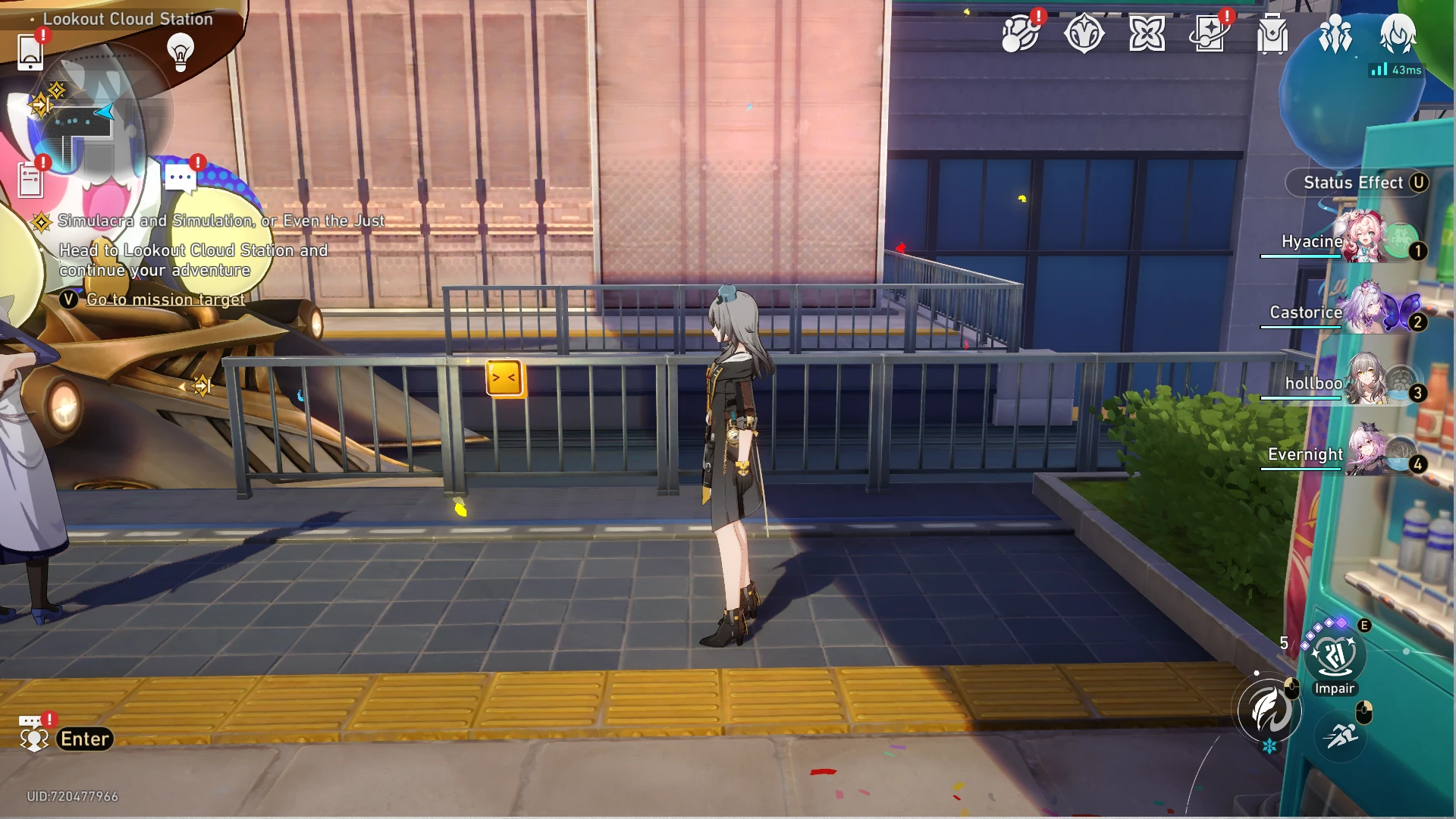Open the compass shield icon
Screen dimensions: 1456x819
1084,34
